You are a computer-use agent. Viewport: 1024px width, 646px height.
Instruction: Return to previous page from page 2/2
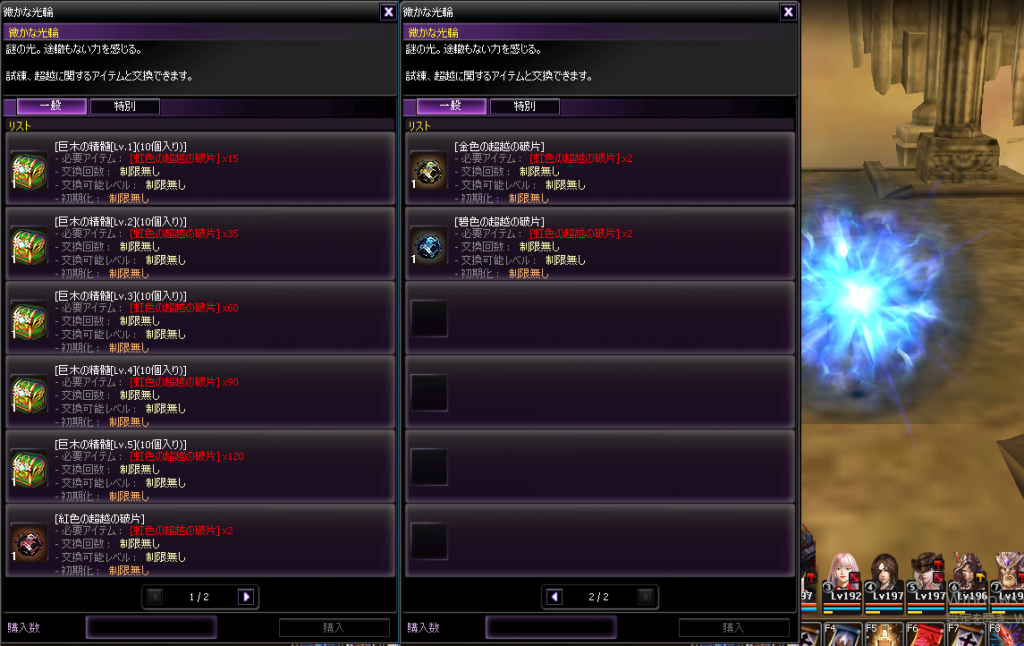(554, 597)
